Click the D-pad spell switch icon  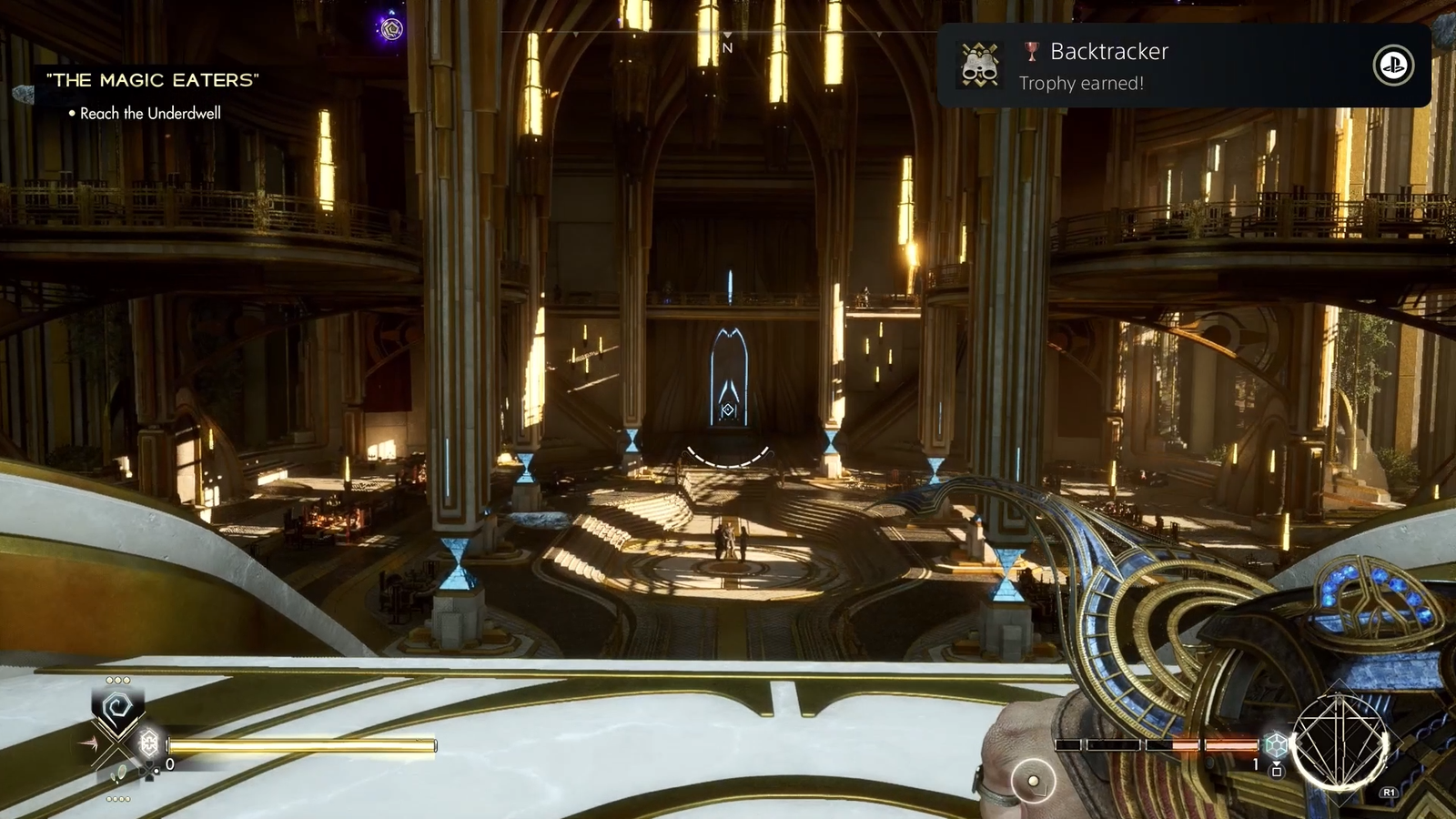tap(148, 771)
